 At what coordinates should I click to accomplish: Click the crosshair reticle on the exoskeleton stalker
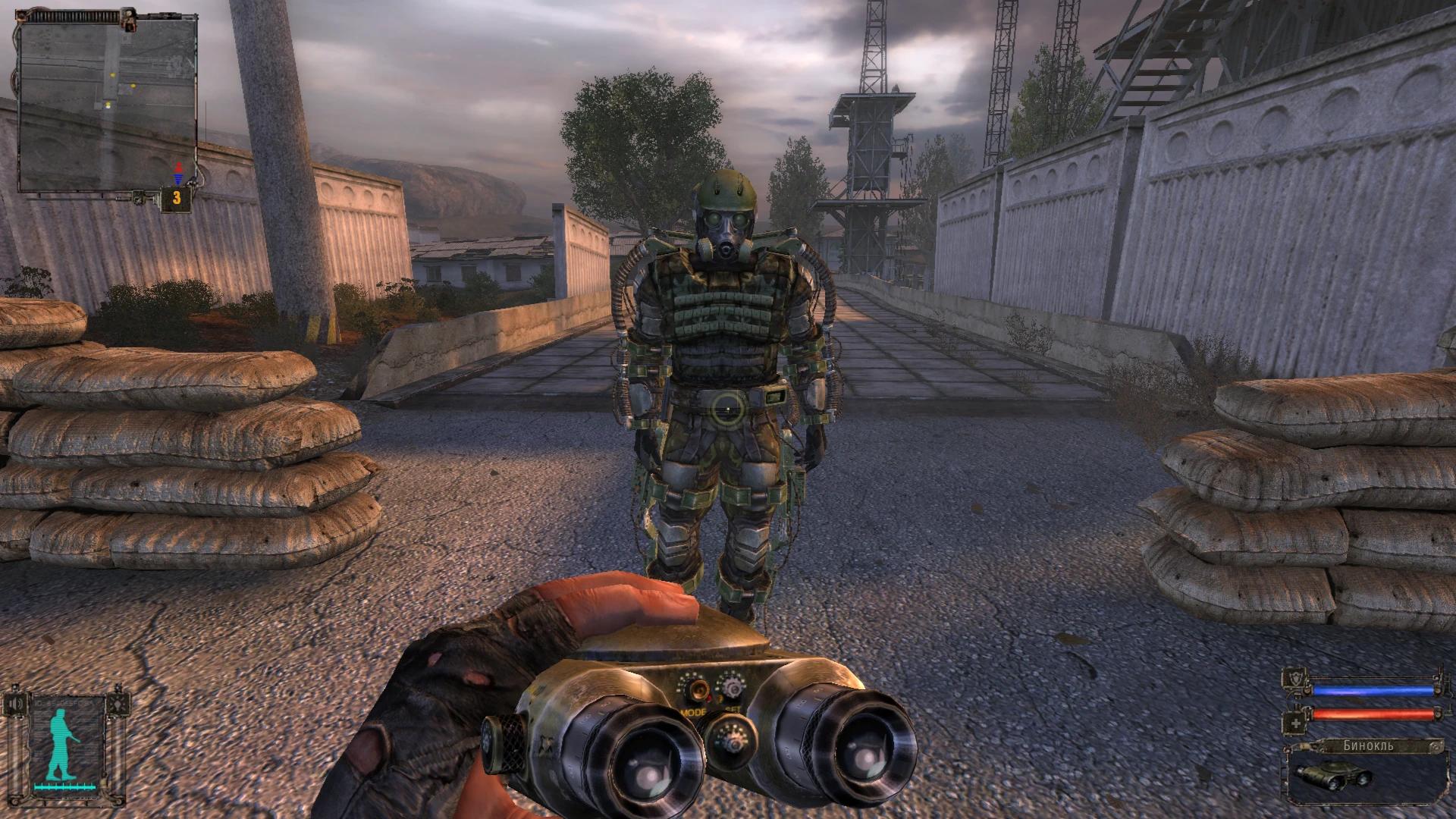coord(728,407)
